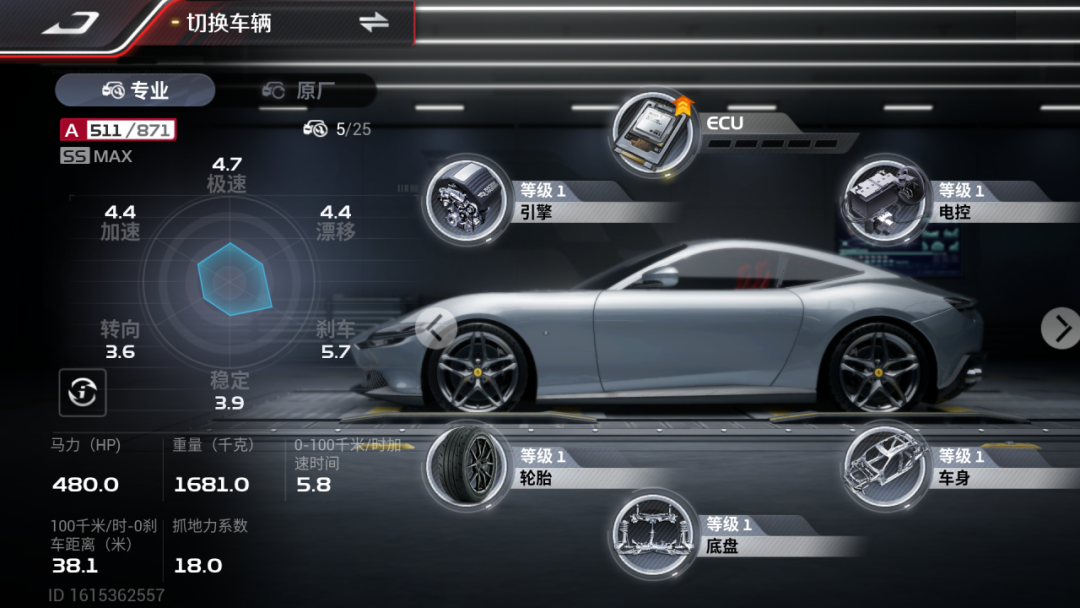Switch to the 原厂 stock tab
Screen dimensions: 1080x608
298,90
